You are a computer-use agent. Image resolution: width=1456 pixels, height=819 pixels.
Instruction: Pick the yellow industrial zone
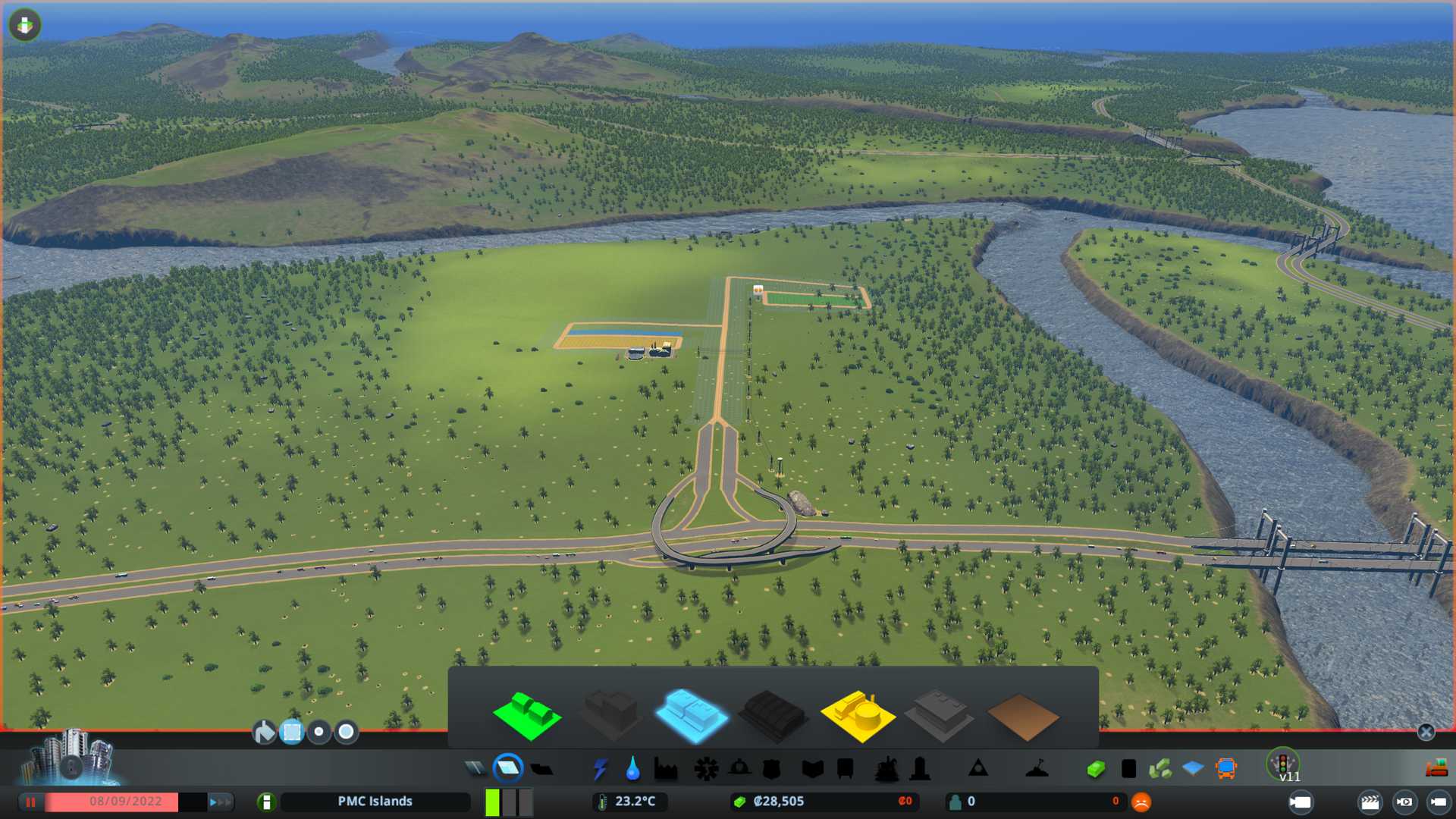(x=857, y=715)
